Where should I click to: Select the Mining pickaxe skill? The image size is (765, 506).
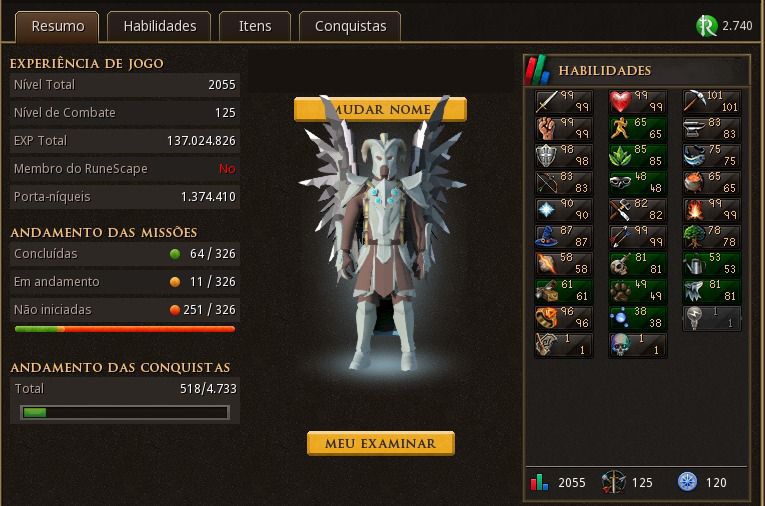711,102
